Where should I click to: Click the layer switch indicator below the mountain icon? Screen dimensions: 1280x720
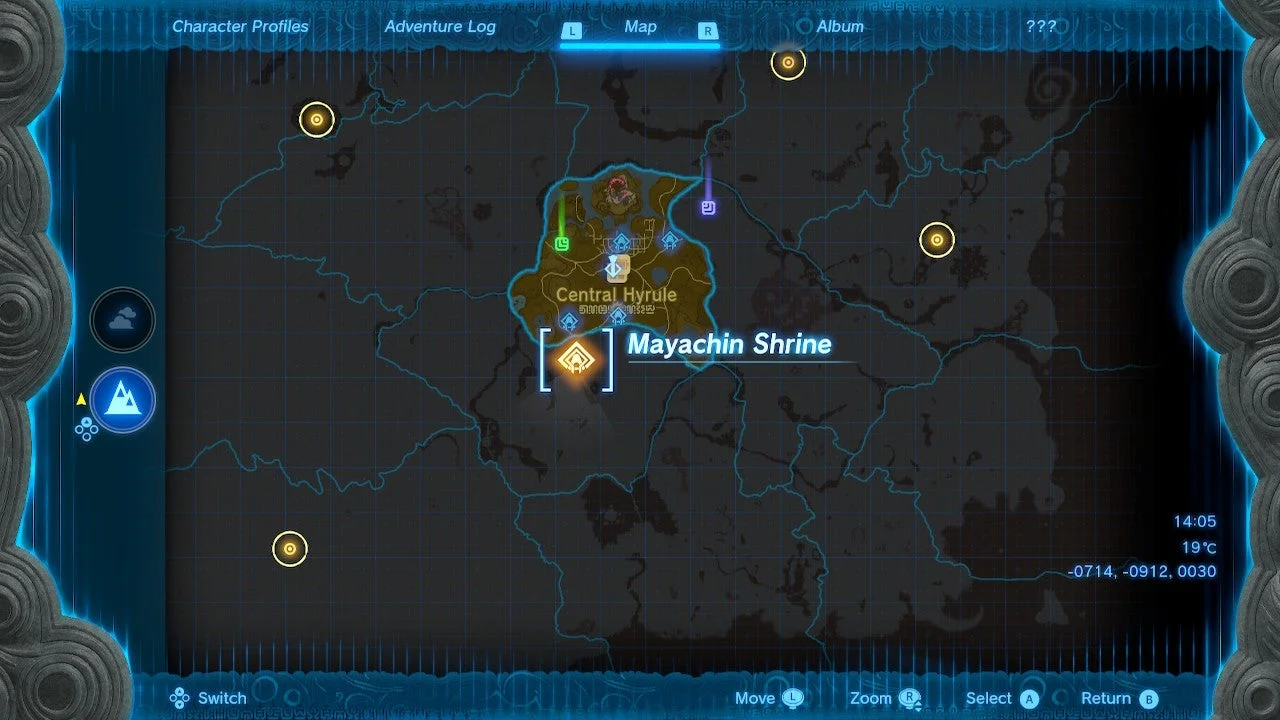click(x=88, y=428)
